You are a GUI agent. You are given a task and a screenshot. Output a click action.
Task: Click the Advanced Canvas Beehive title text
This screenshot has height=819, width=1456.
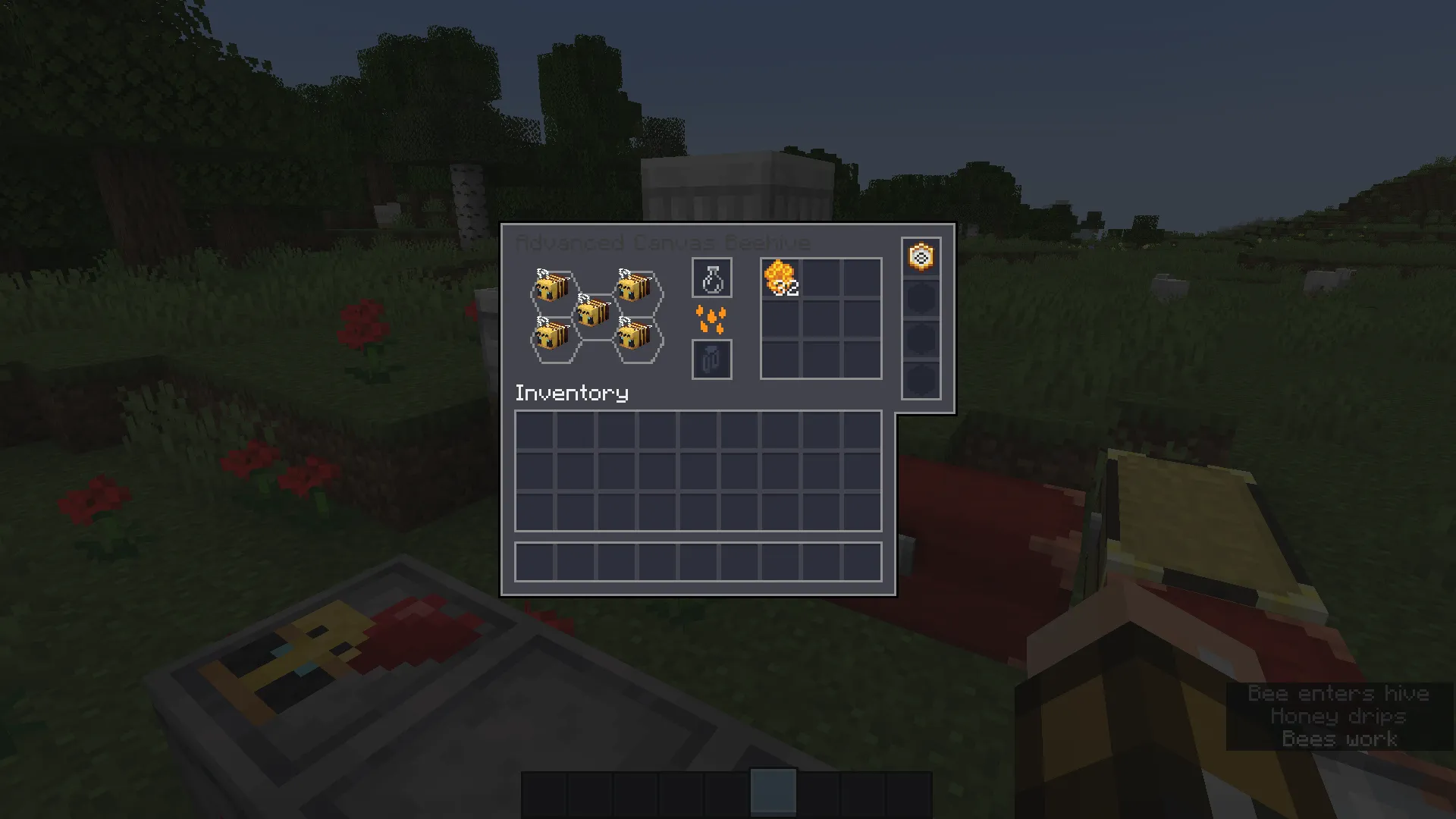click(x=664, y=243)
